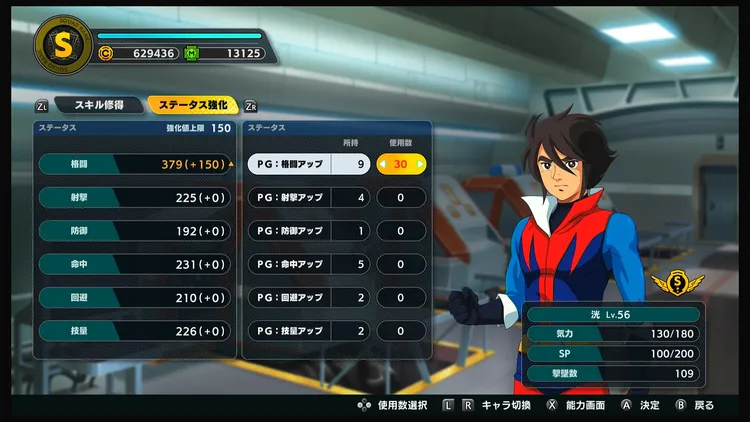The height and width of the screenshot is (422, 750).
Task: Select the ステータス強化 tab
Action: [193, 105]
